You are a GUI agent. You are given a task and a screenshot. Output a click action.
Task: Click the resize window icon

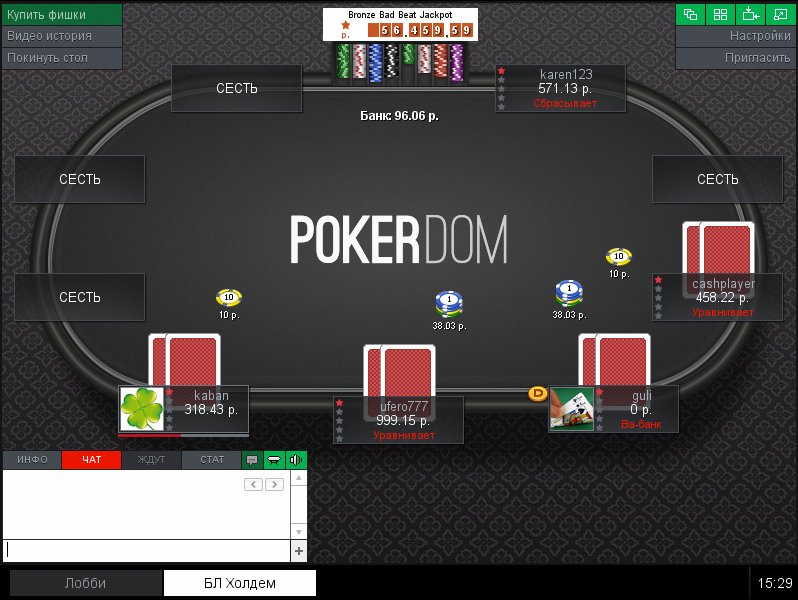coord(780,14)
